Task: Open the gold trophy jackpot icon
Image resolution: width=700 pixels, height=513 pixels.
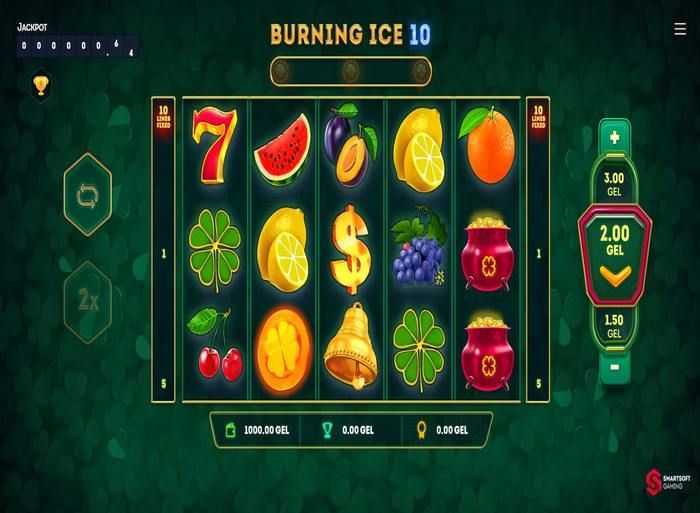Action: point(40,86)
